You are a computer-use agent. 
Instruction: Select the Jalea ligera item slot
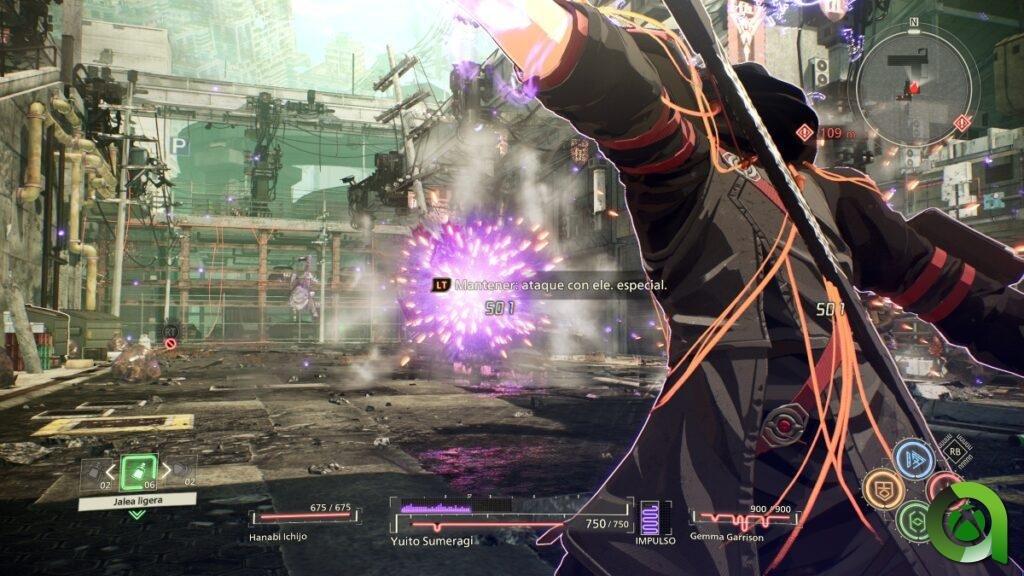[x=137, y=471]
